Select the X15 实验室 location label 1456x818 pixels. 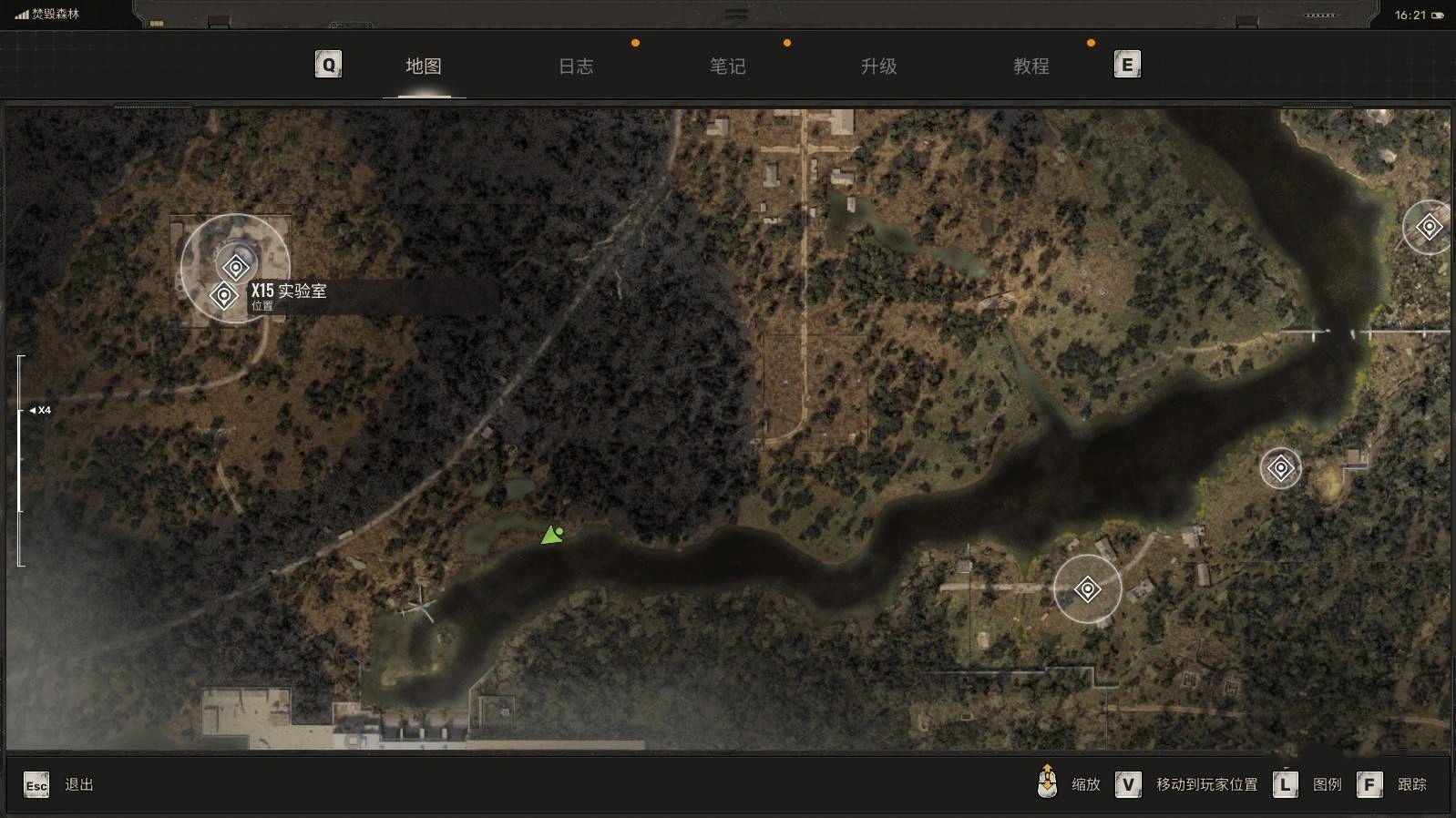289,291
